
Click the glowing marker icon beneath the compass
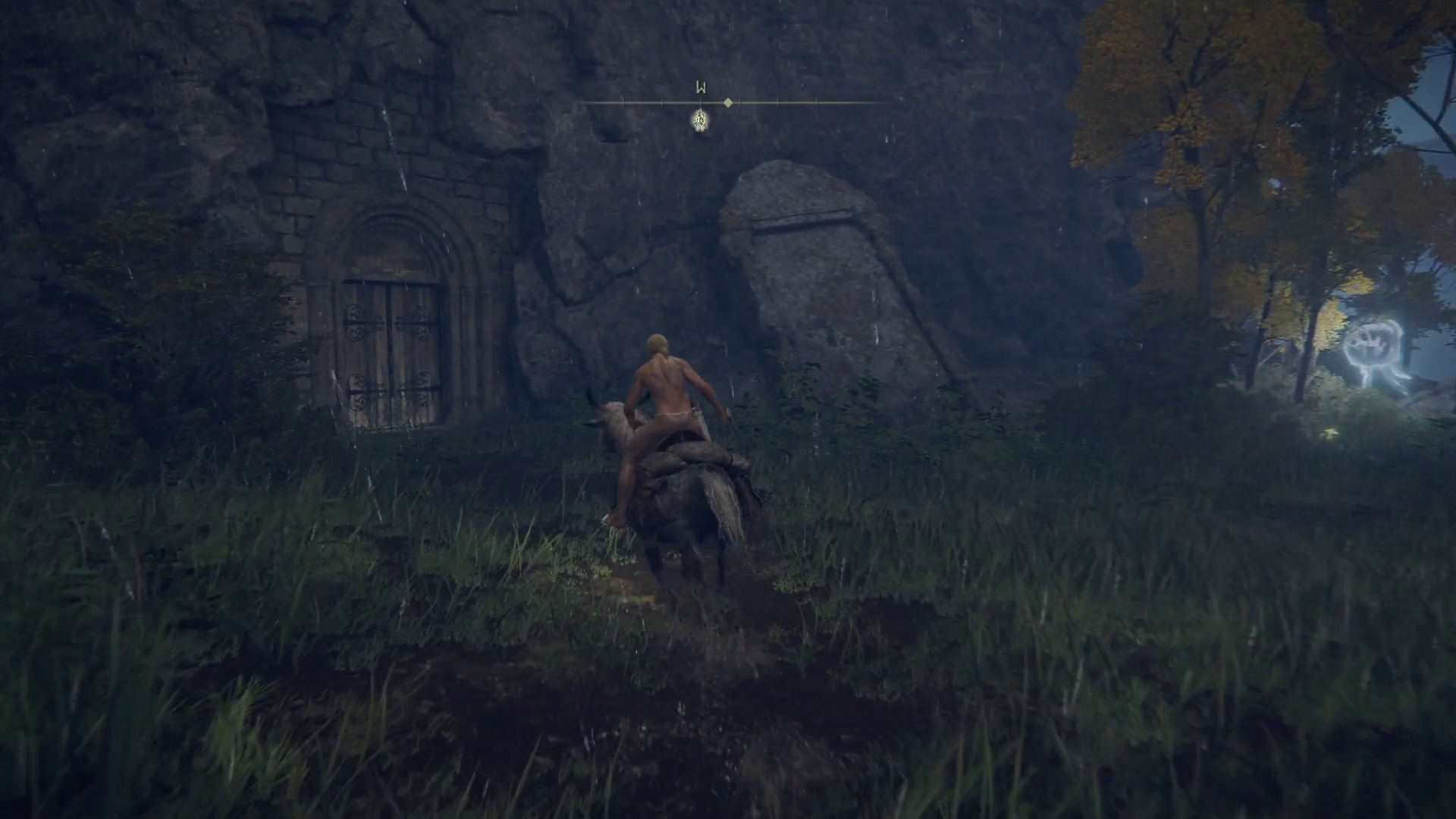click(701, 120)
